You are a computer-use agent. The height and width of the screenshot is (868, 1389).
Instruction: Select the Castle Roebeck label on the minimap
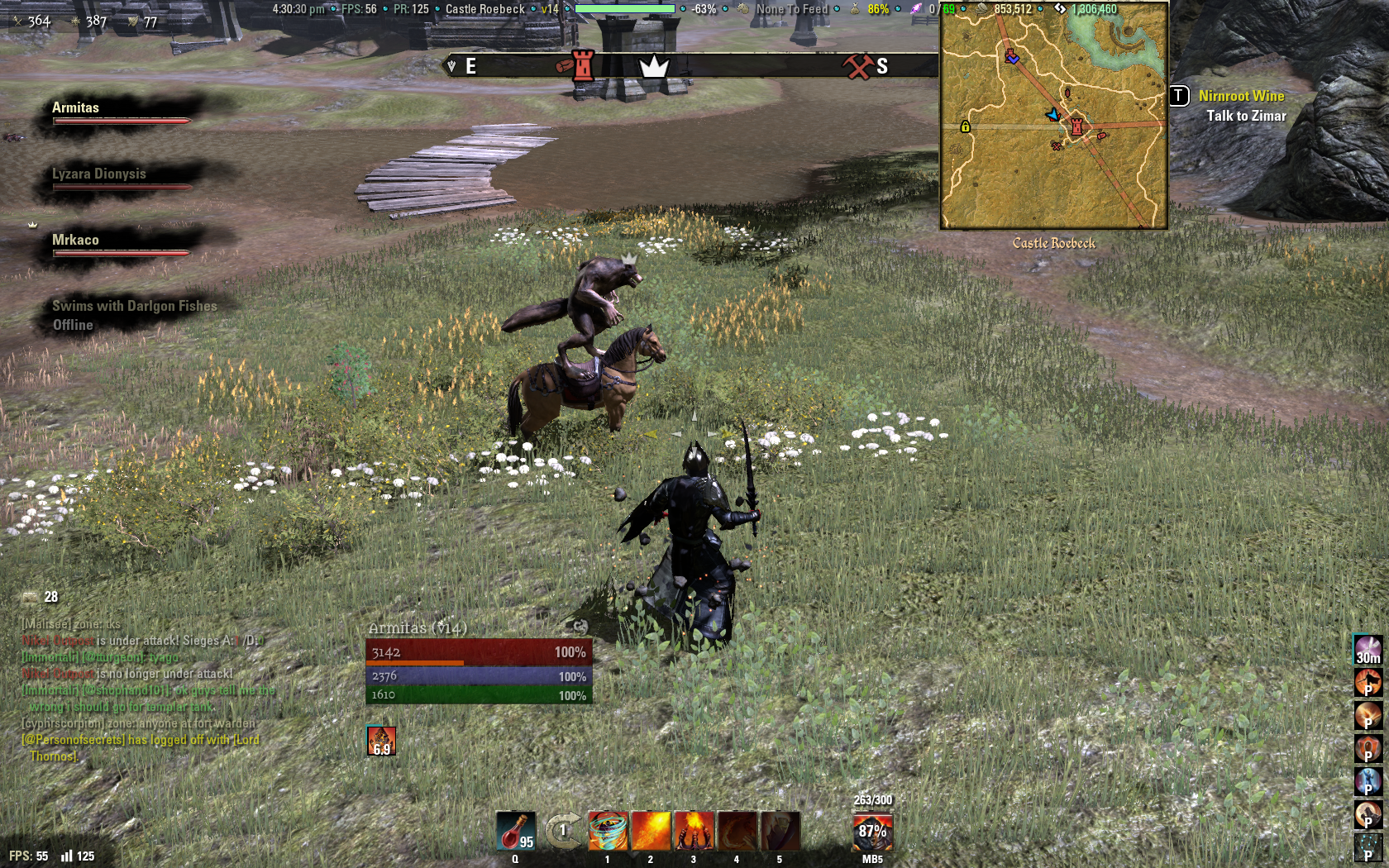point(1053,242)
